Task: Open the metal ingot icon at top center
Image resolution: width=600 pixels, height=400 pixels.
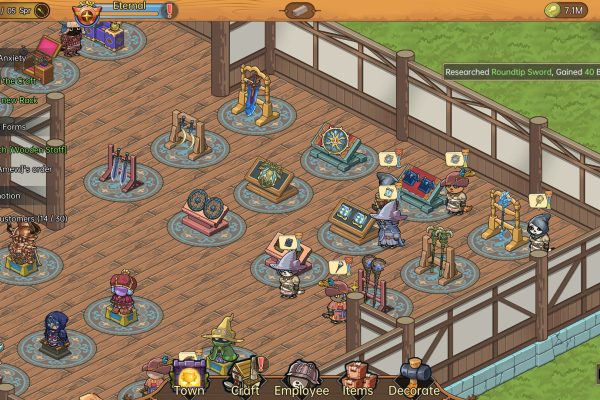Action: (x=299, y=11)
